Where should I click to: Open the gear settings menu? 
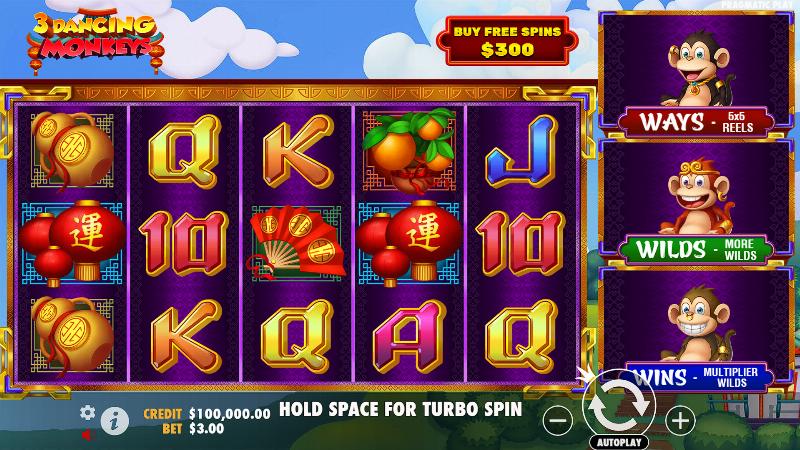pyautogui.click(x=88, y=412)
